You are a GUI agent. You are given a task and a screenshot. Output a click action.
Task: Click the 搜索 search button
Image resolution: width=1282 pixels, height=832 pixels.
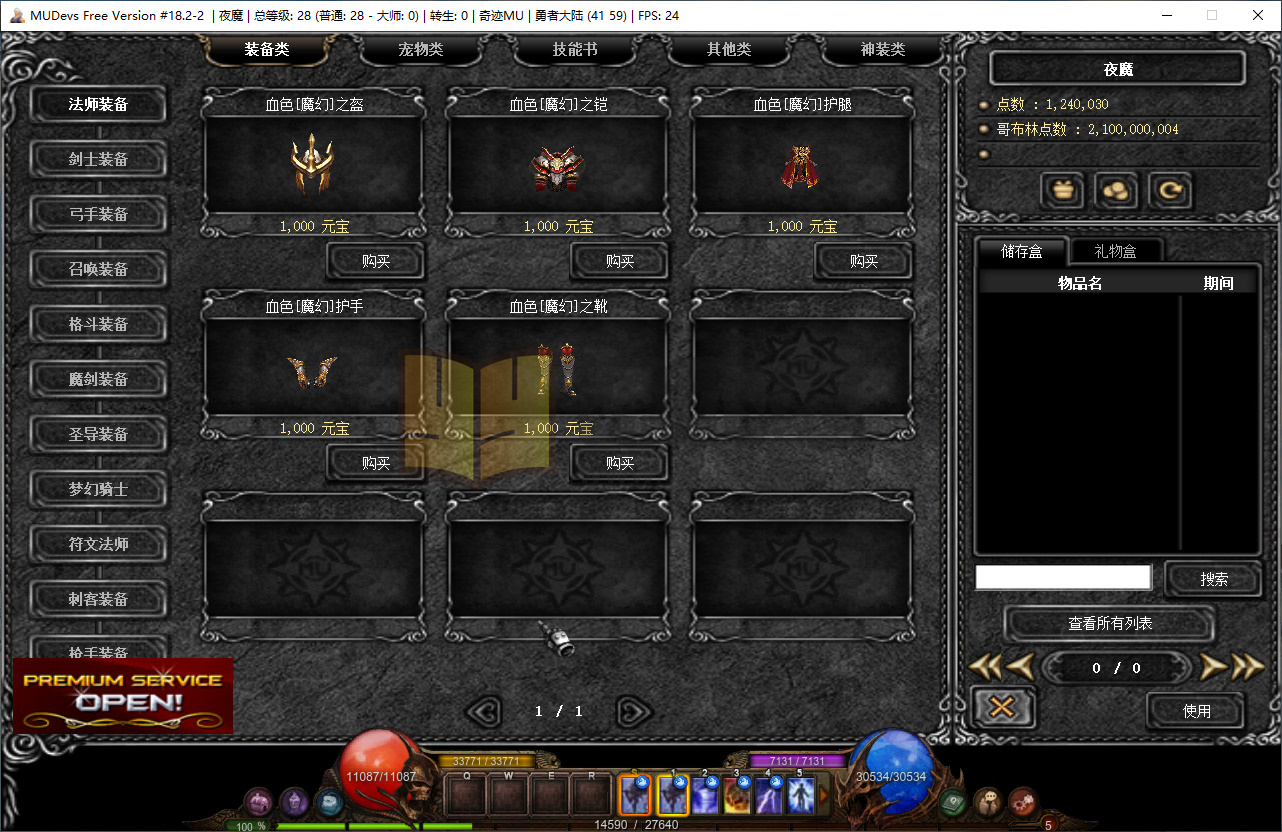tap(1214, 579)
